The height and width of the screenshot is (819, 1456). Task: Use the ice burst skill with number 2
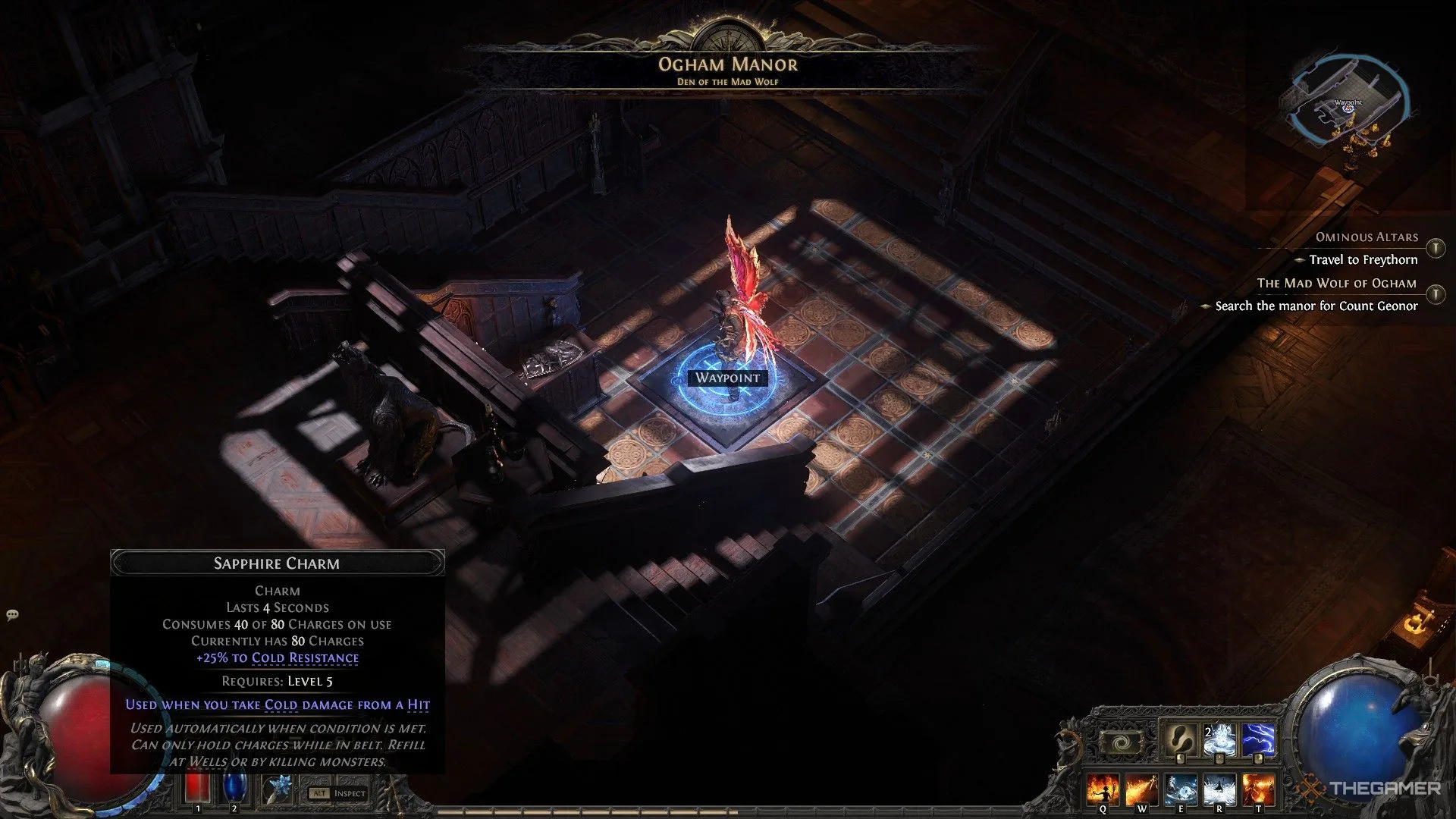(1219, 740)
